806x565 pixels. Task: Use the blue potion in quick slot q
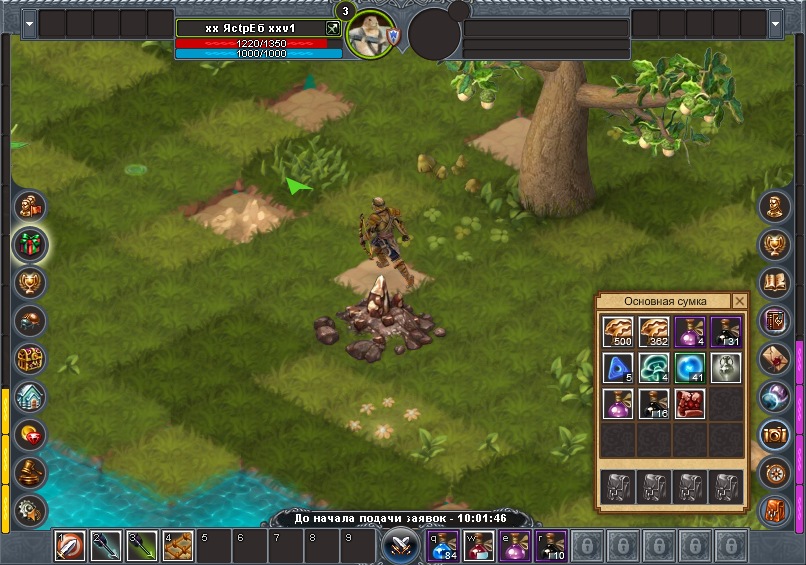(x=444, y=546)
